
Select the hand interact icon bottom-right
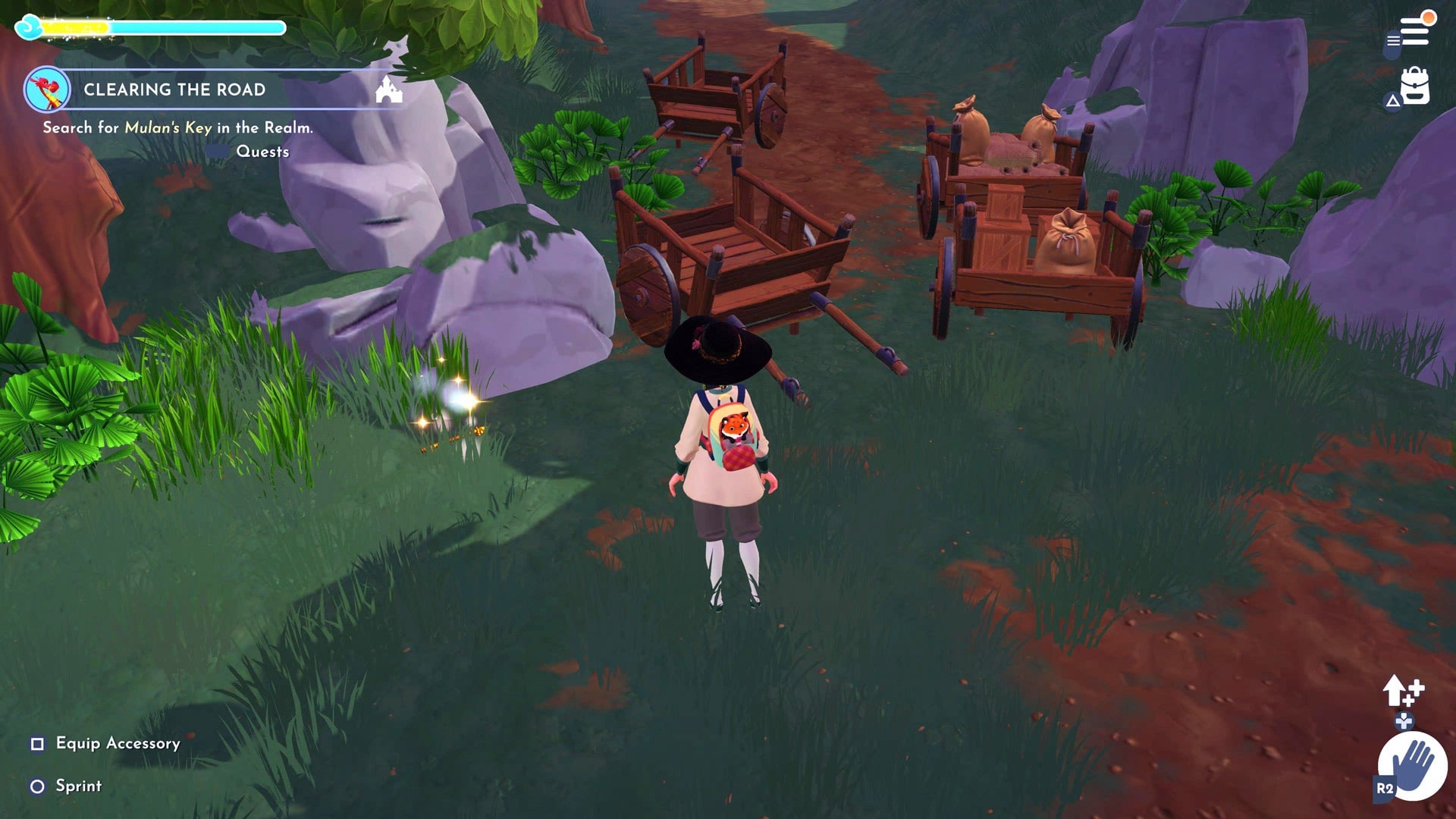point(1414,764)
